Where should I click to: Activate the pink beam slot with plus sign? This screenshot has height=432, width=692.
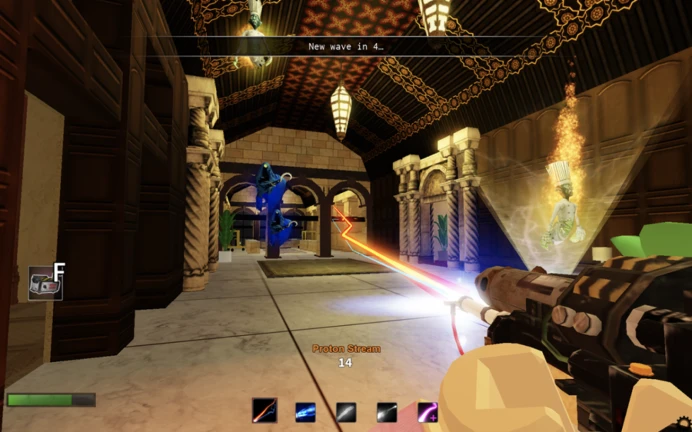tap(427, 411)
